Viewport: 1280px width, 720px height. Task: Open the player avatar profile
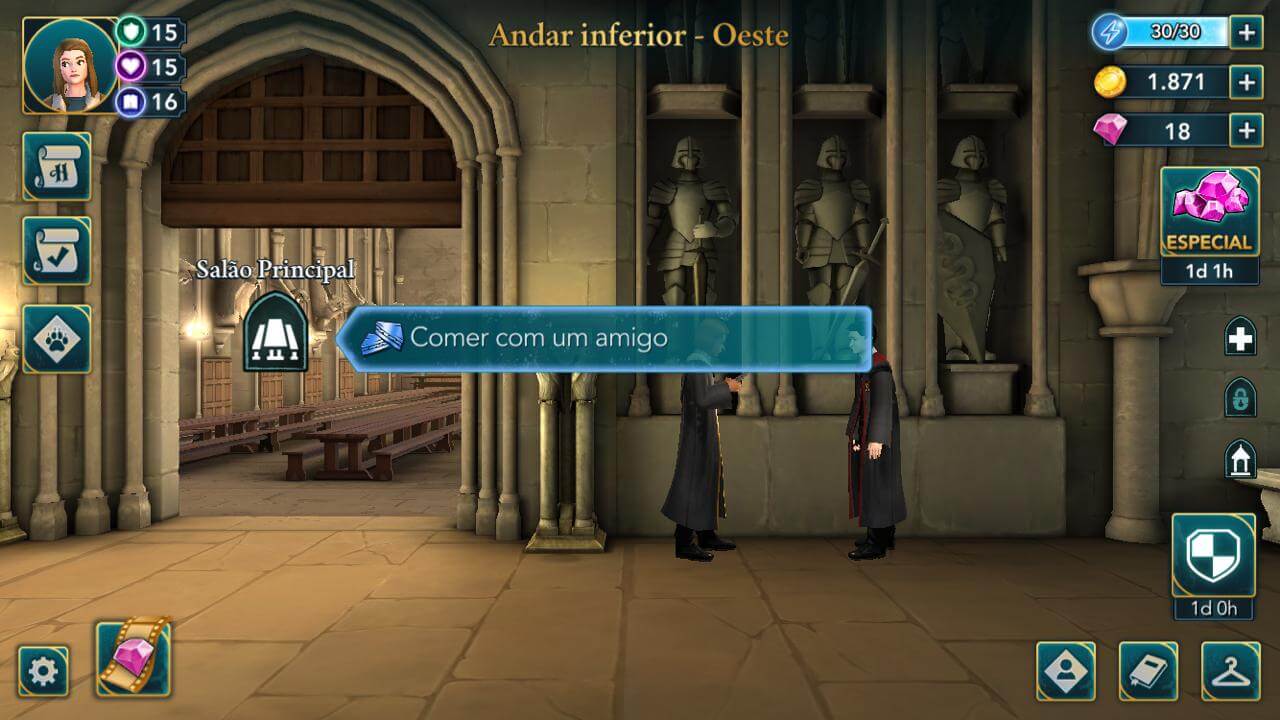click(70, 65)
